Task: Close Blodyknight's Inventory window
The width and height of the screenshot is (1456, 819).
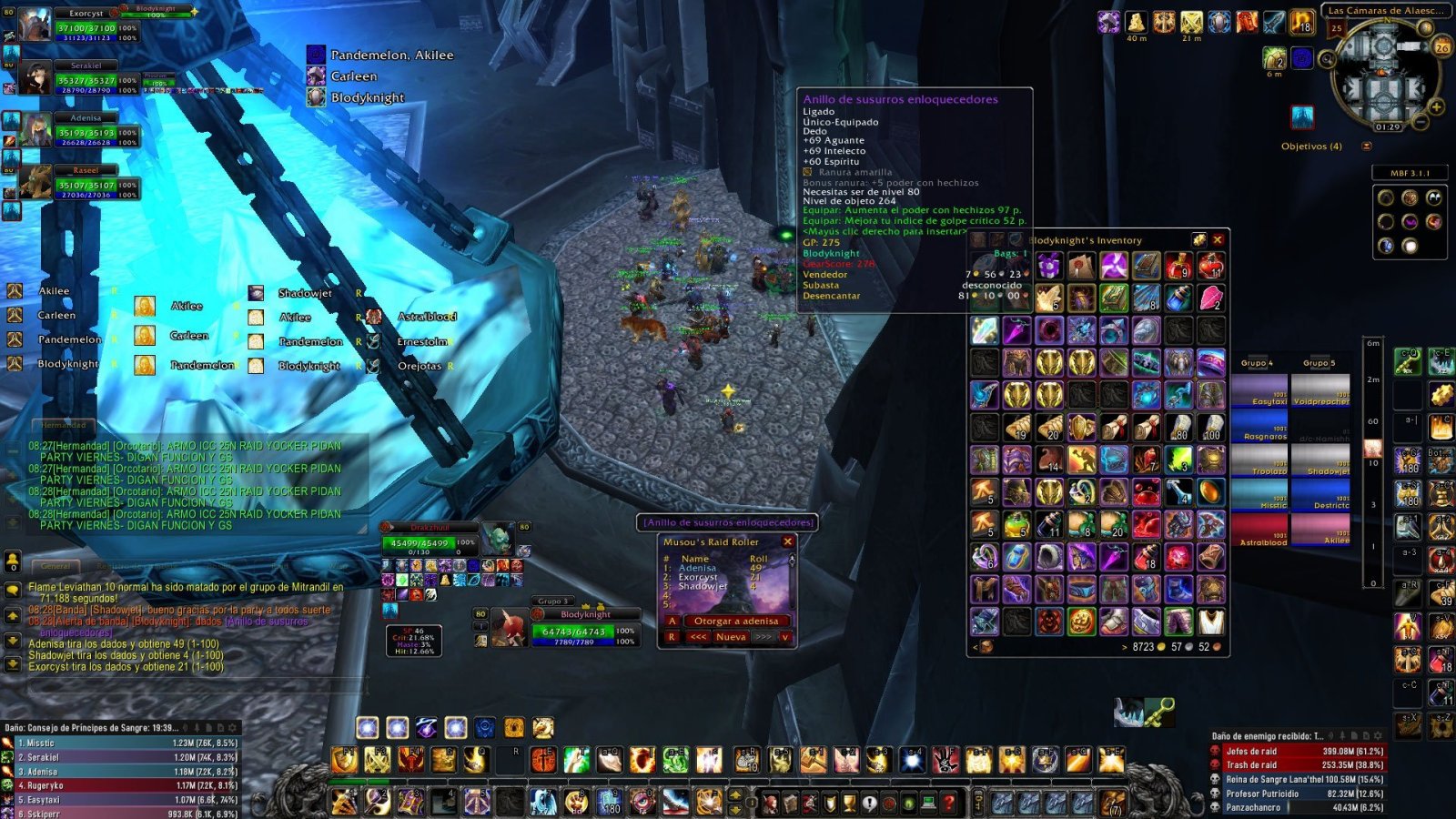Action: (1218, 240)
